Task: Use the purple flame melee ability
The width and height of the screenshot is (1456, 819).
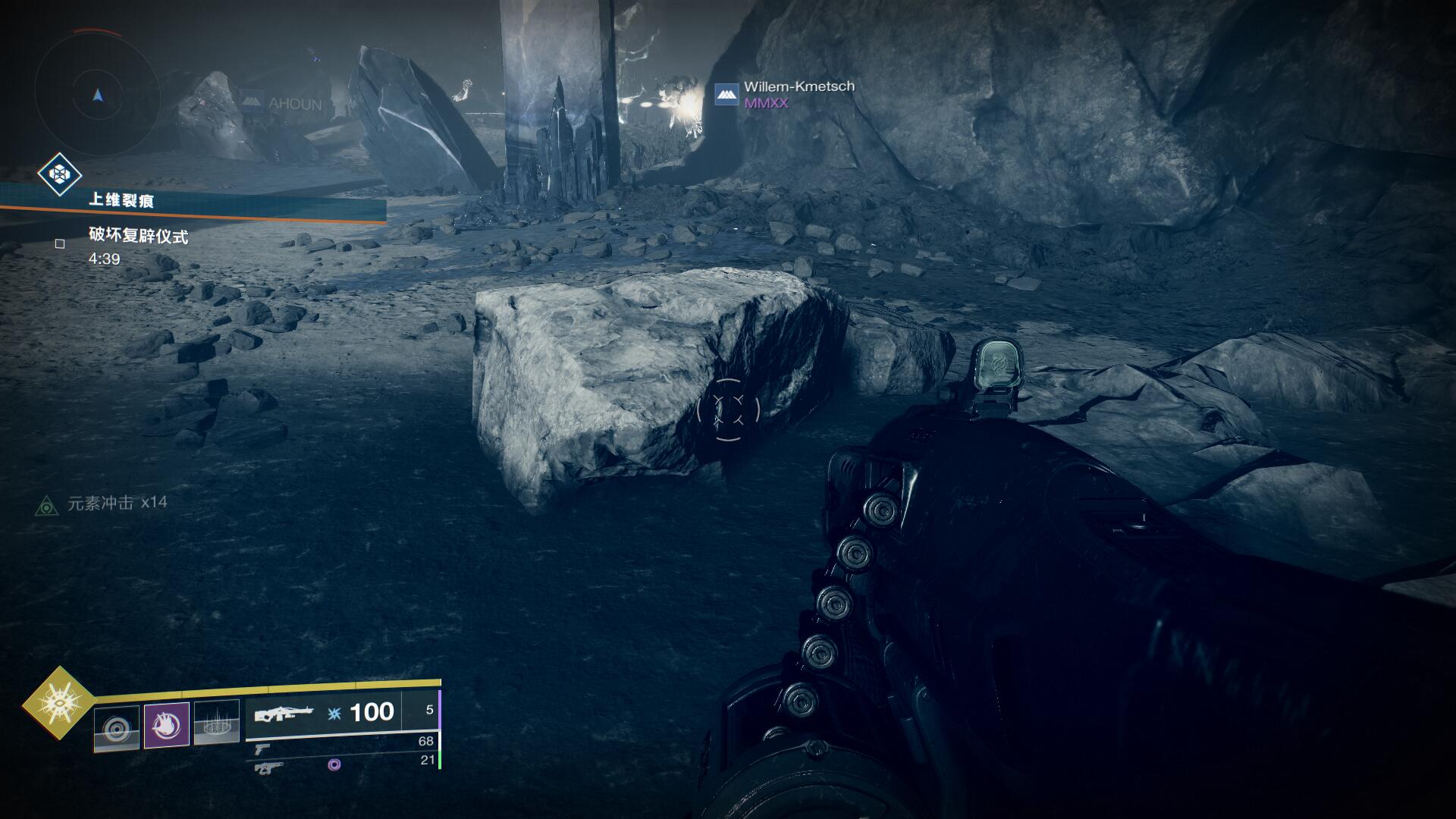Action: tap(166, 725)
